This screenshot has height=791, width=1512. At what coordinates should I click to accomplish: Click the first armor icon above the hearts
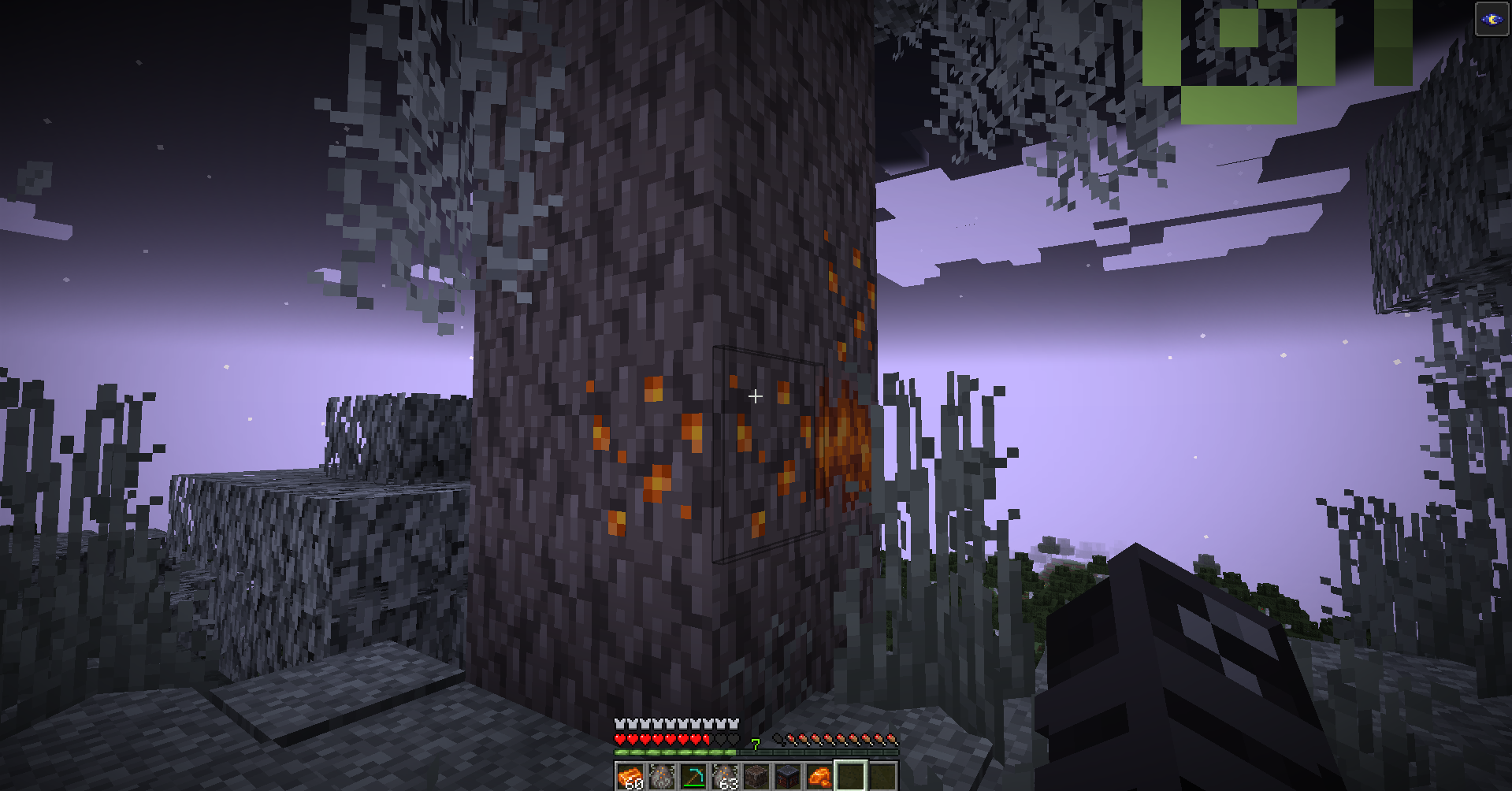[619, 723]
